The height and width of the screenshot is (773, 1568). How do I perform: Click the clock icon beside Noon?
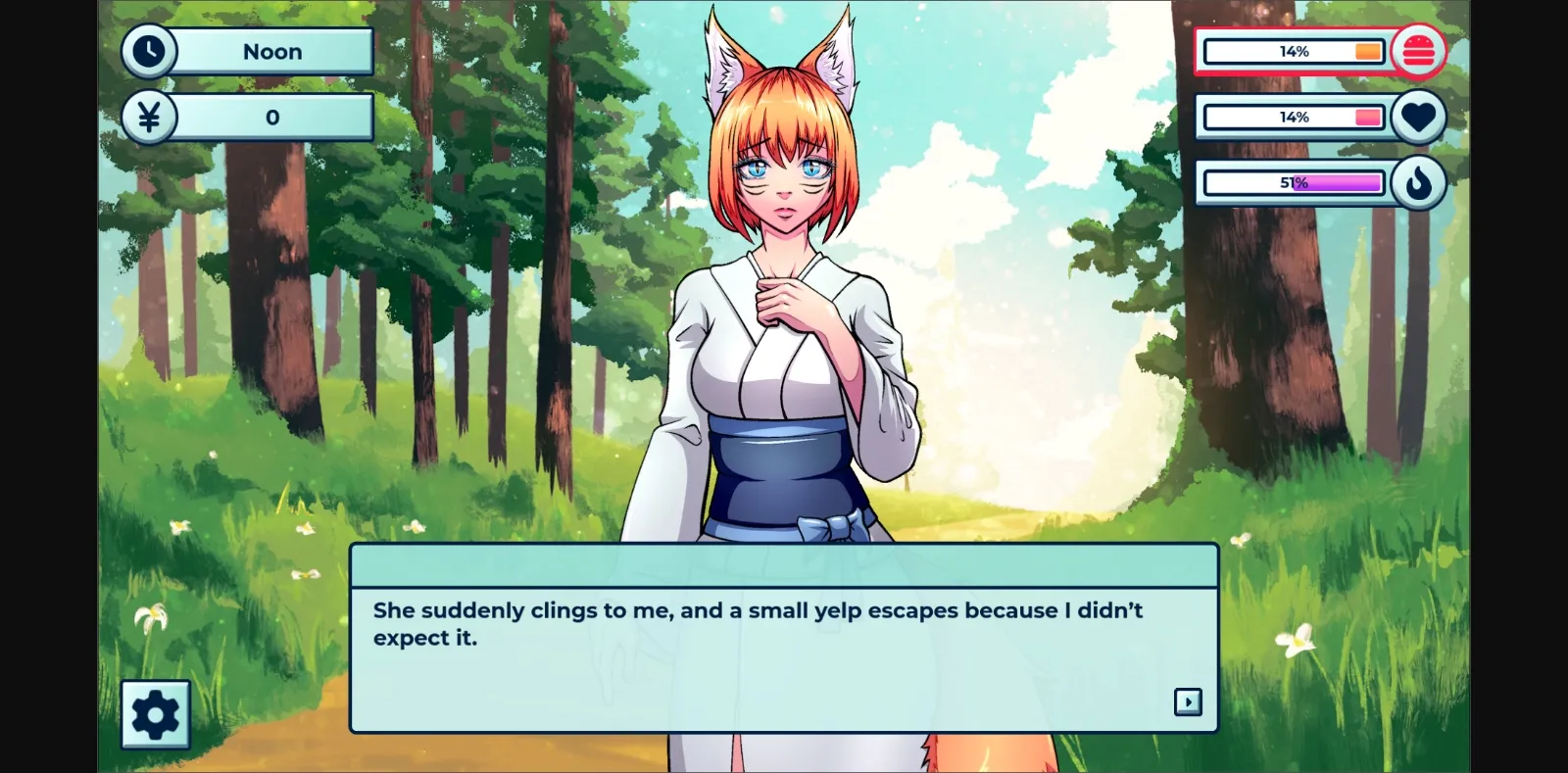click(x=149, y=51)
